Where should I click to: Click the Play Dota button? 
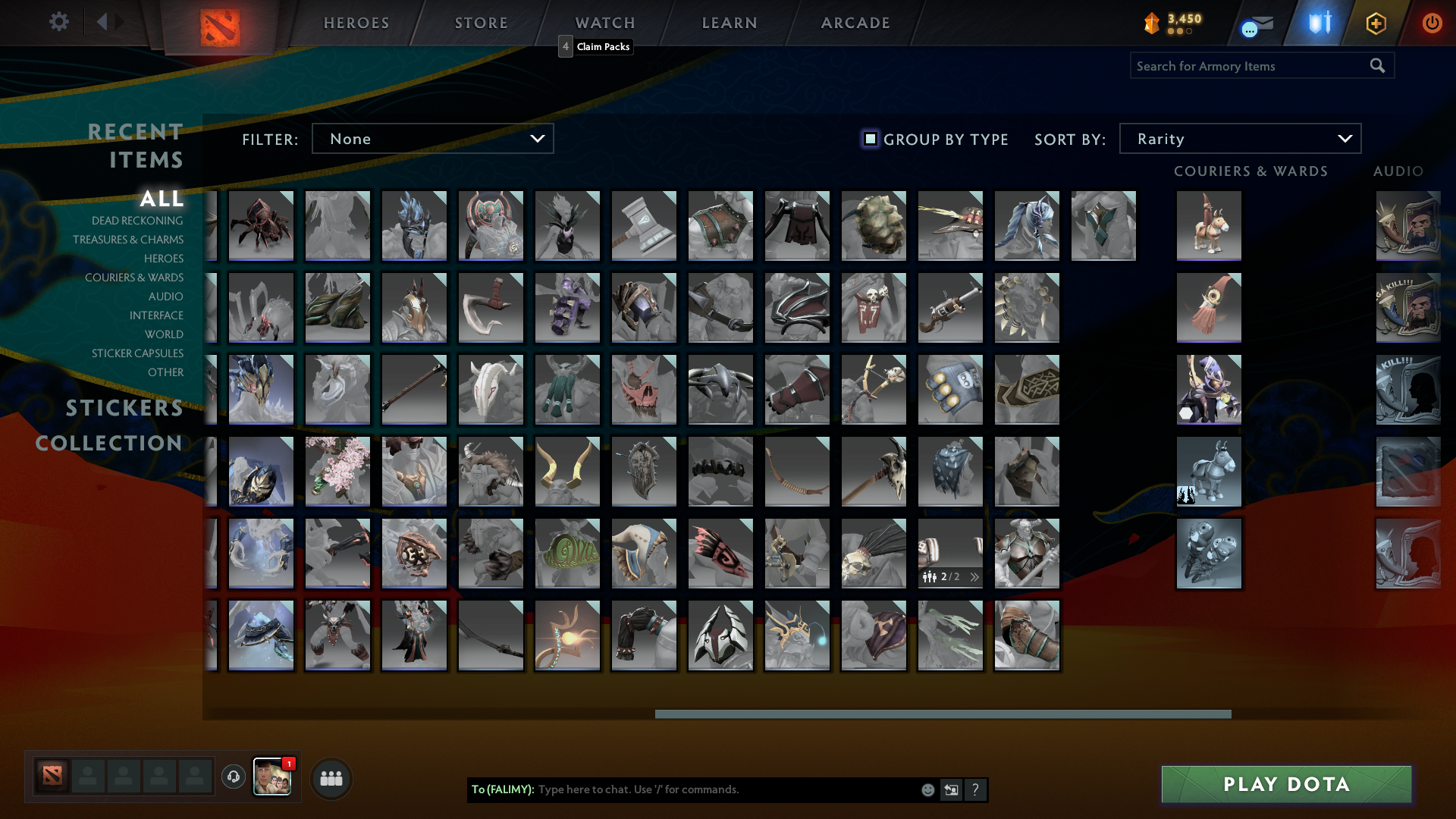1285,784
